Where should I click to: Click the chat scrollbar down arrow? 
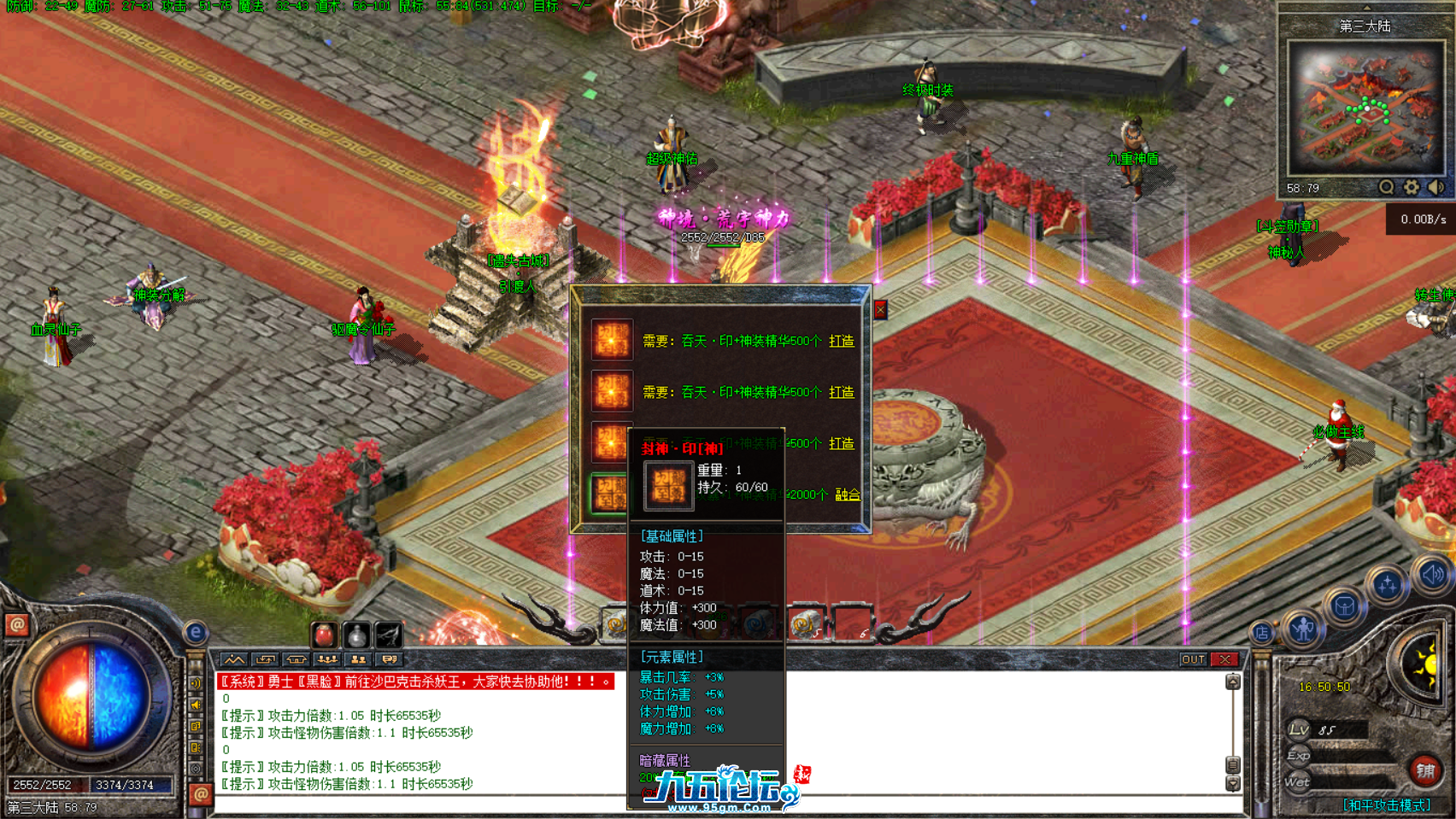tap(1233, 784)
